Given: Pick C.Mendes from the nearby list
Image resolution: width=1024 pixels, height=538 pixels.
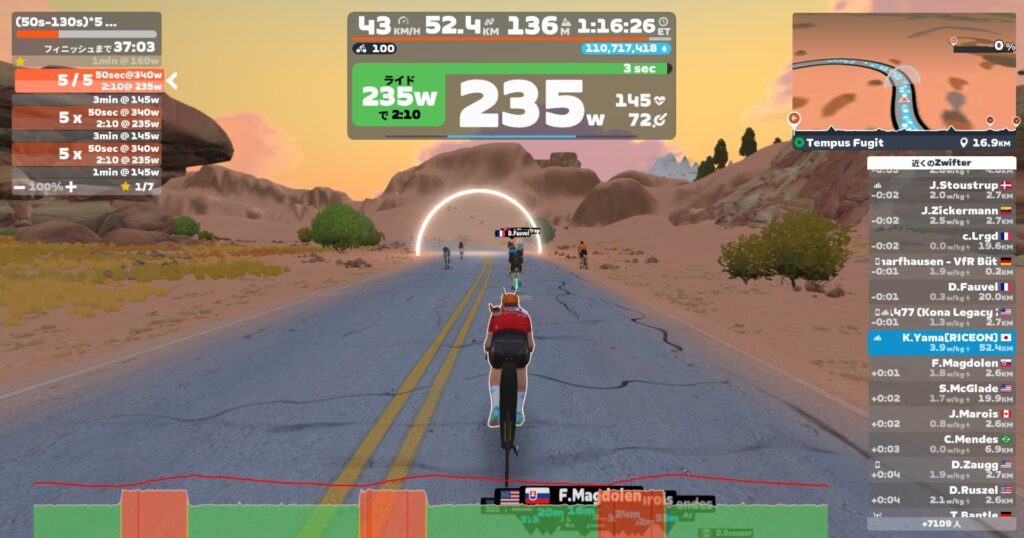Looking at the screenshot, I should [x=941, y=445].
